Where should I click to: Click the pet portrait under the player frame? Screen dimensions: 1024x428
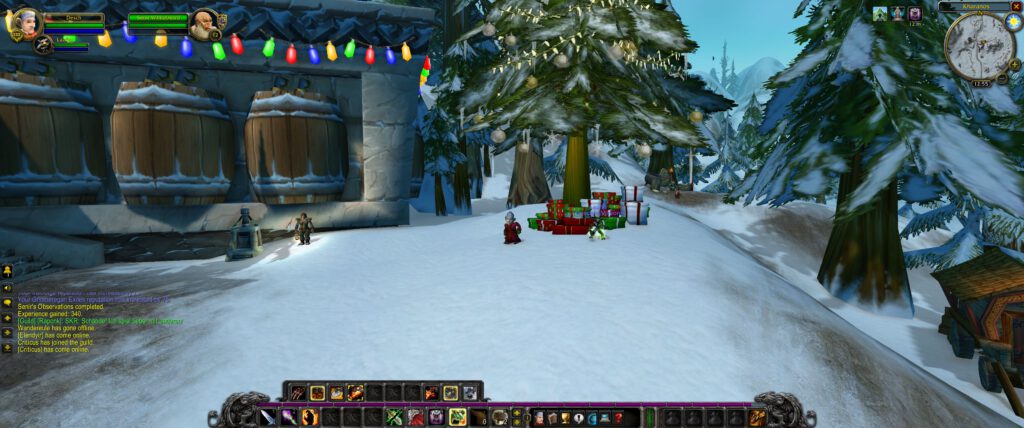click(43, 43)
